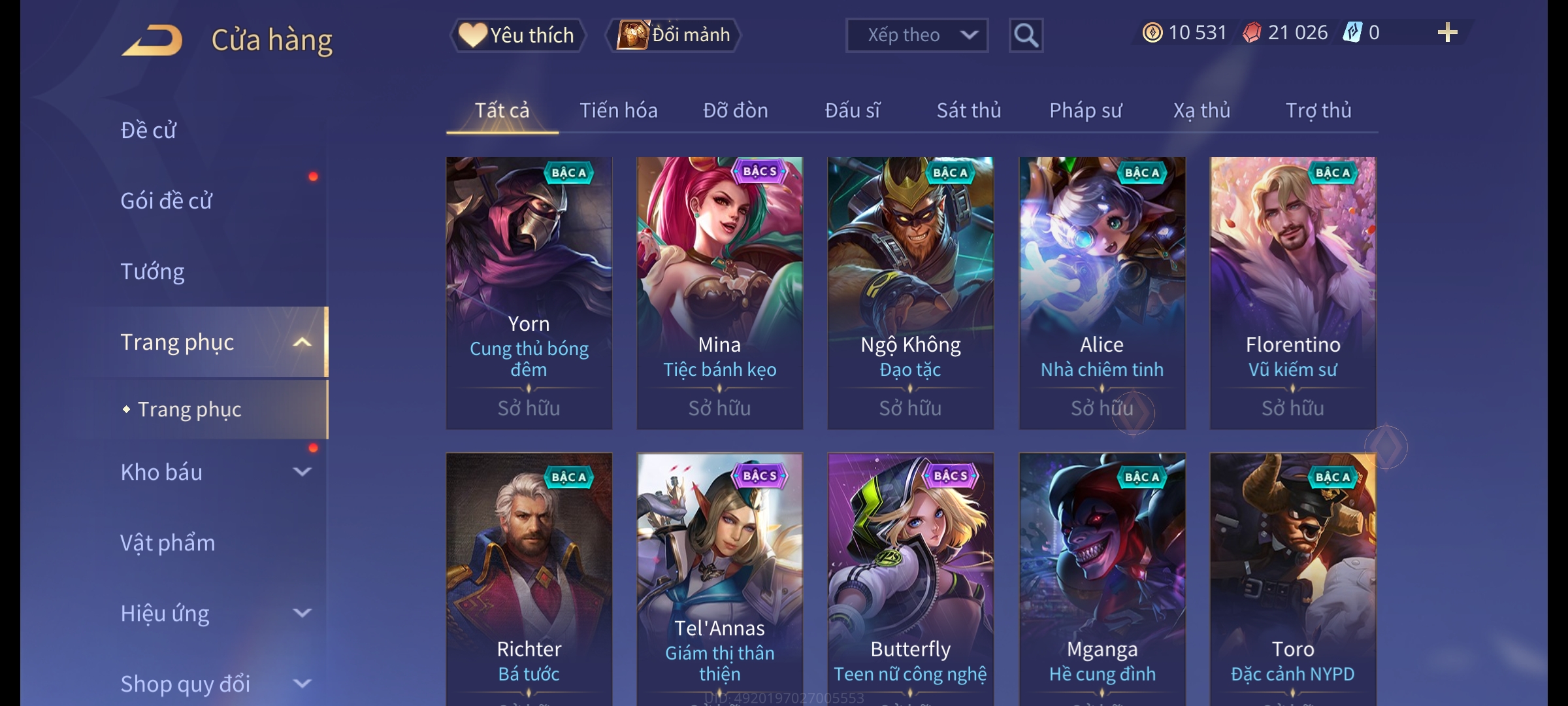Expand the Xếp theo sort dropdown
The image size is (1568, 706).
(x=917, y=35)
